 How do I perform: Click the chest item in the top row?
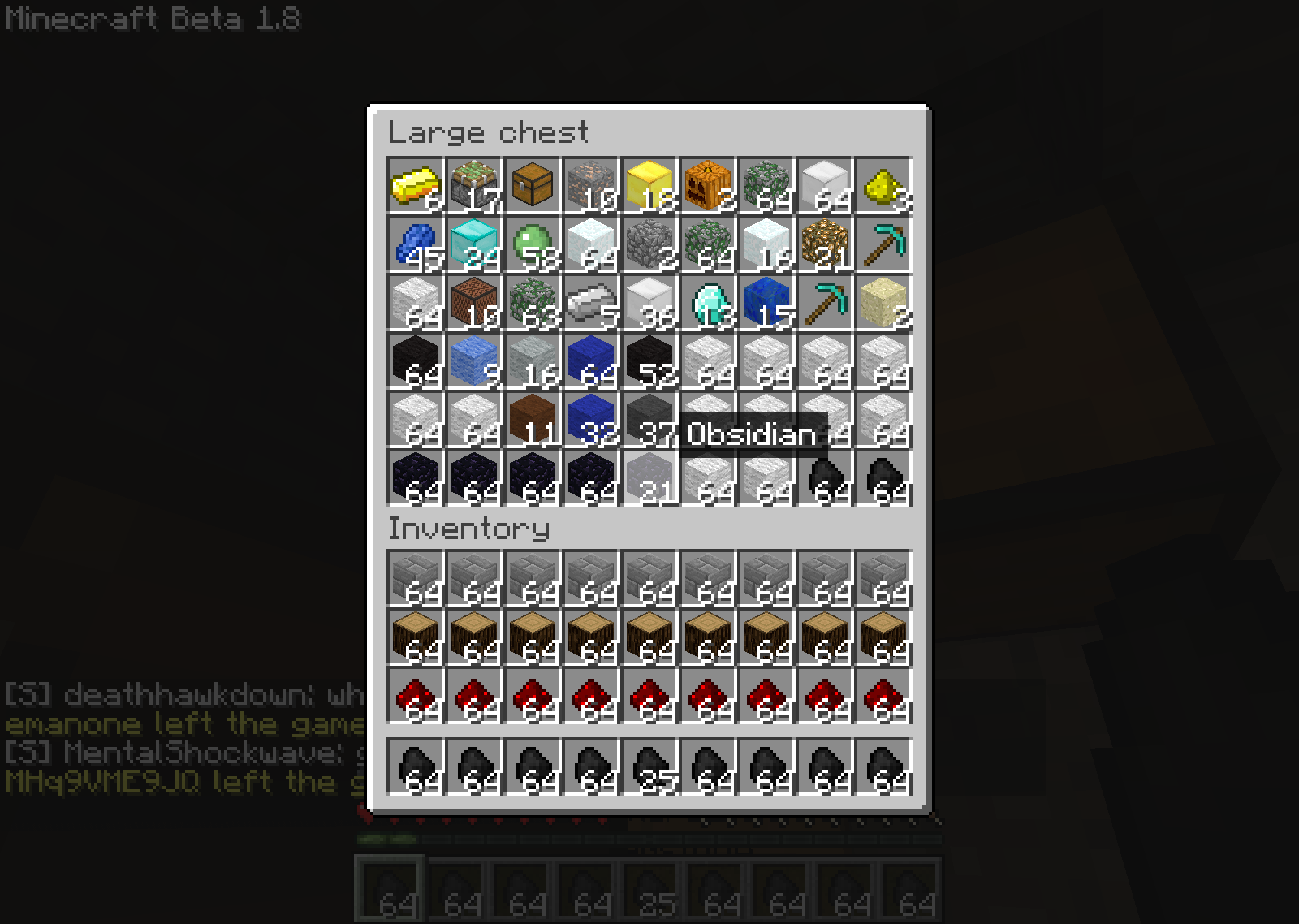pyautogui.click(x=531, y=185)
